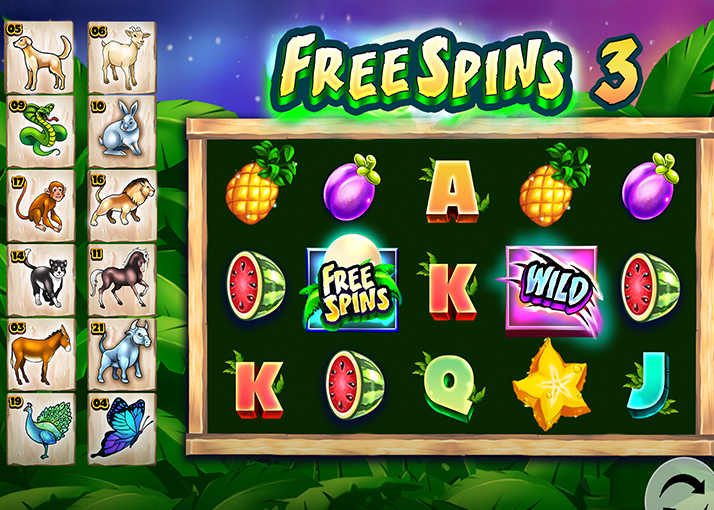Click the peacock card numbered 19
The height and width of the screenshot is (510, 714).
coord(40,428)
